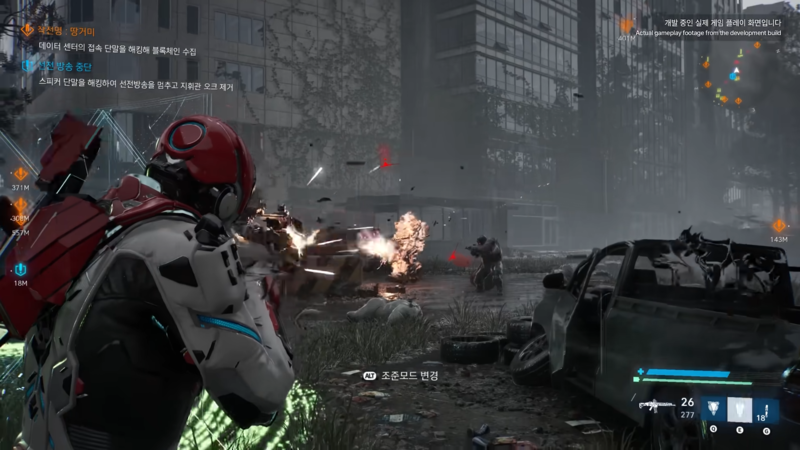
Task: Use the consumable item with 18 count
Action: coord(765,408)
